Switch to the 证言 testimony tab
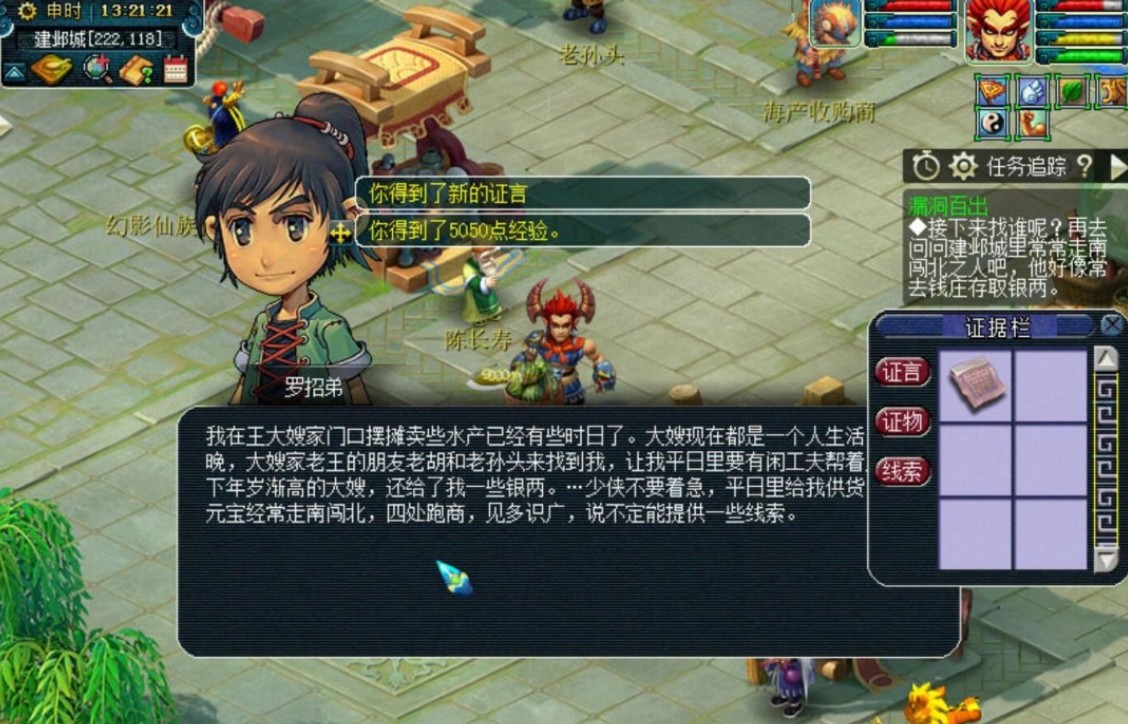The image size is (1128, 724). point(902,373)
